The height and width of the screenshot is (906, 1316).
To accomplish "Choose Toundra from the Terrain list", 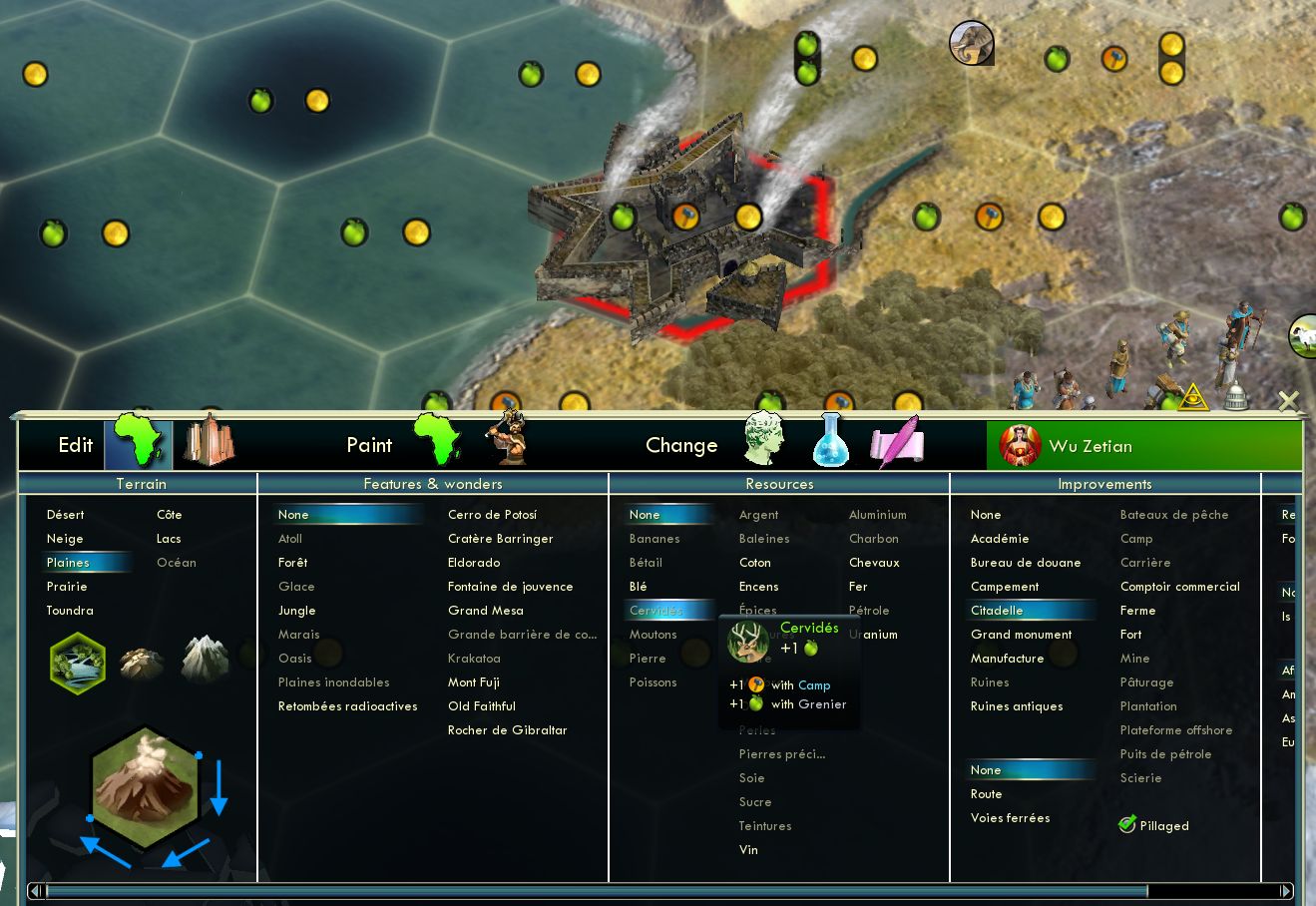I will click(x=70, y=611).
